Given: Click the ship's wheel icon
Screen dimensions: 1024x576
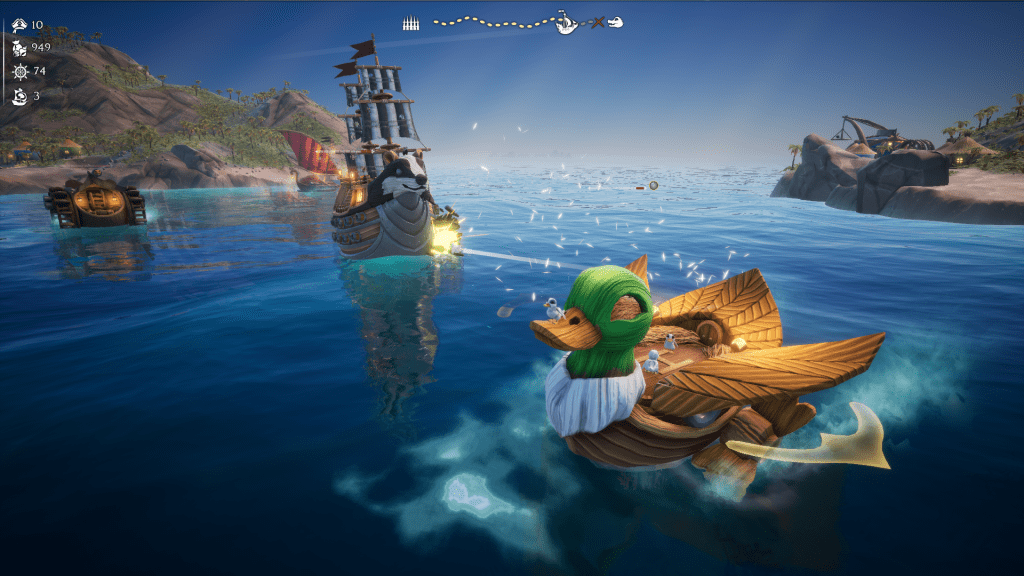Looking at the screenshot, I should pos(19,72).
